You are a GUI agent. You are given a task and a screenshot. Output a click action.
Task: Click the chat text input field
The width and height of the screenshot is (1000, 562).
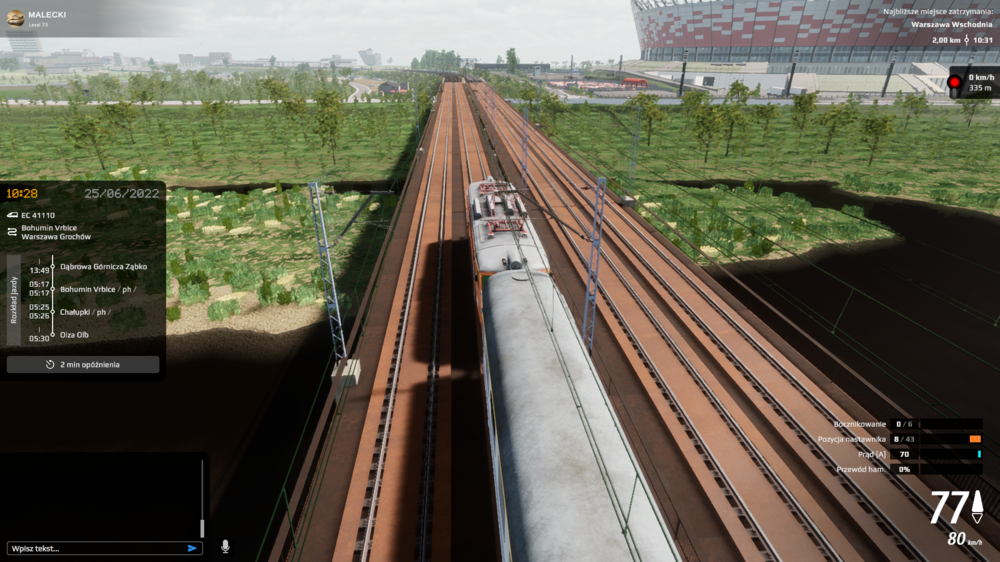(x=95, y=548)
